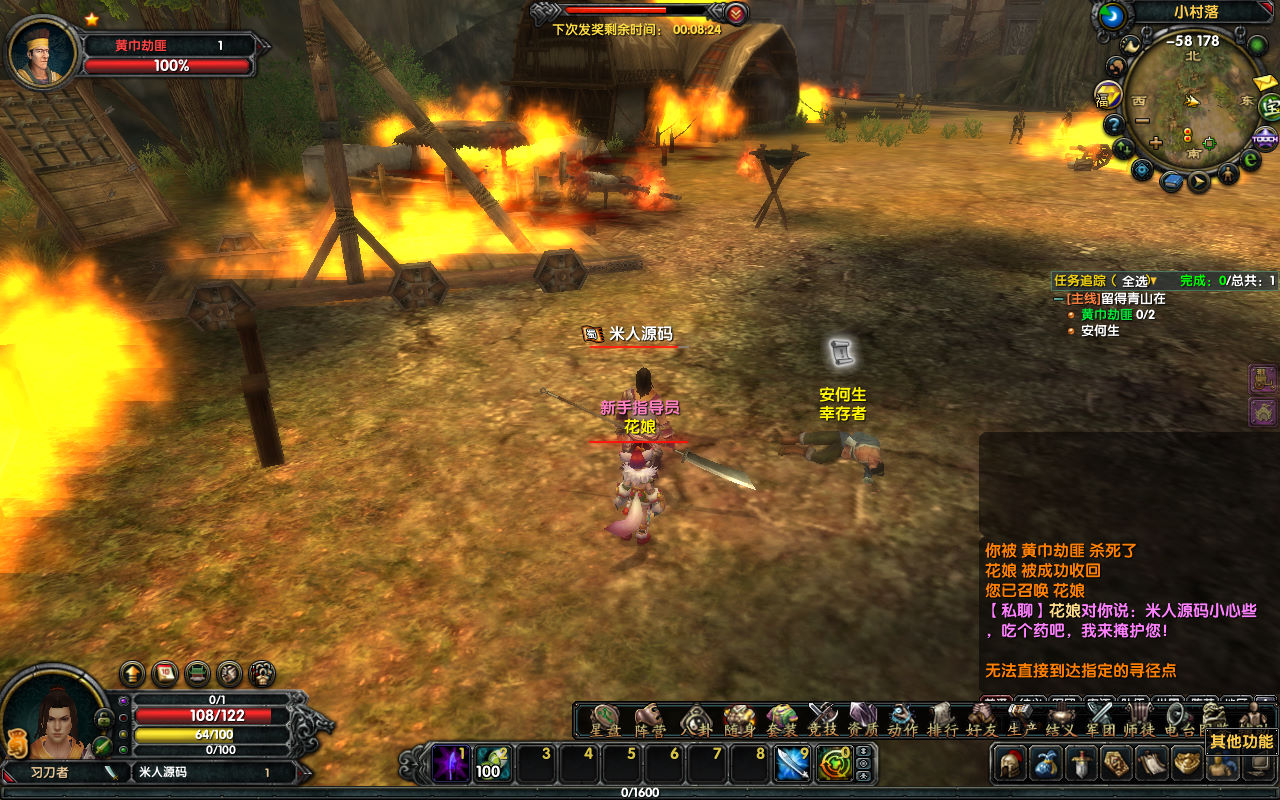Click the blue question mark help icon
Screen dimensions: 1280x800
[x=1114, y=125]
